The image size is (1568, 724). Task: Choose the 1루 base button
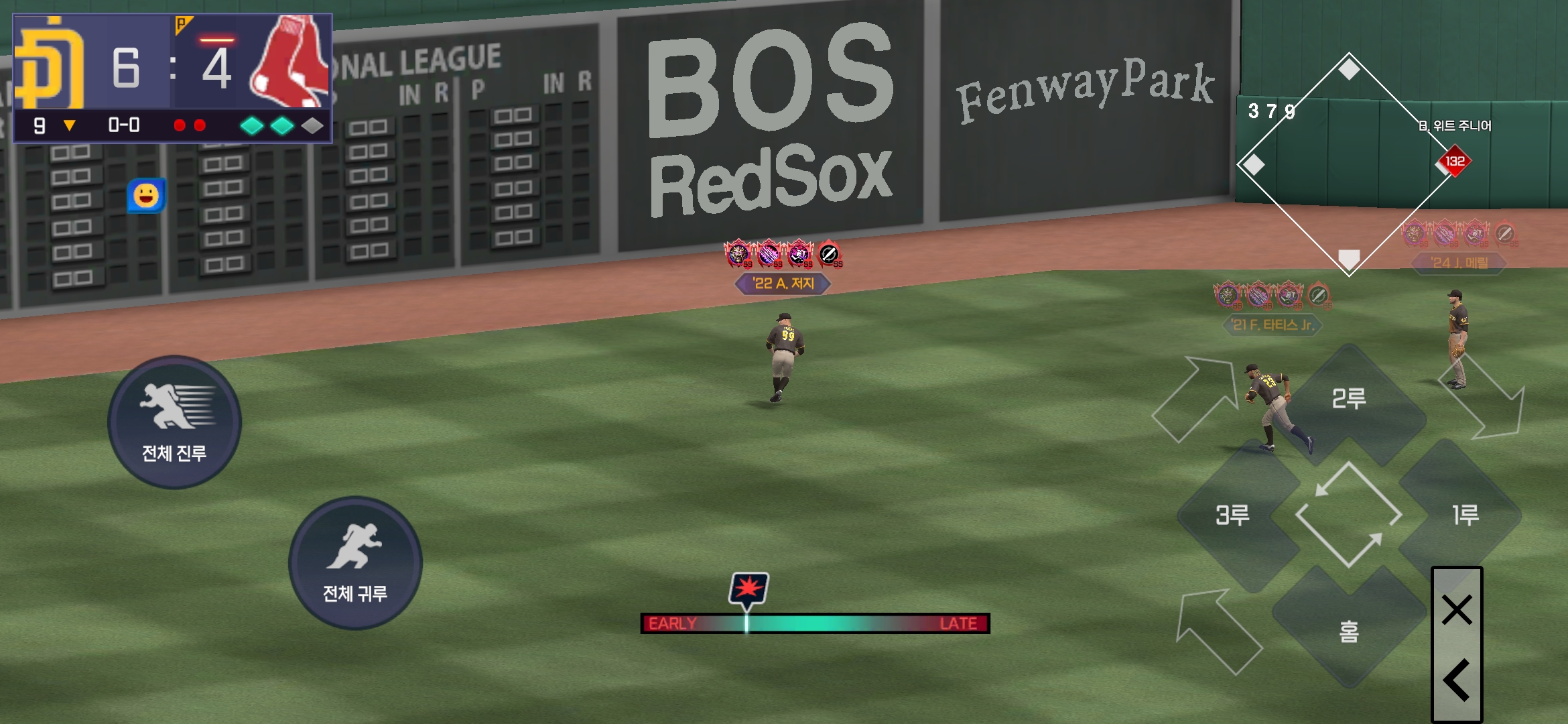pyautogui.click(x=1465, y=515)
